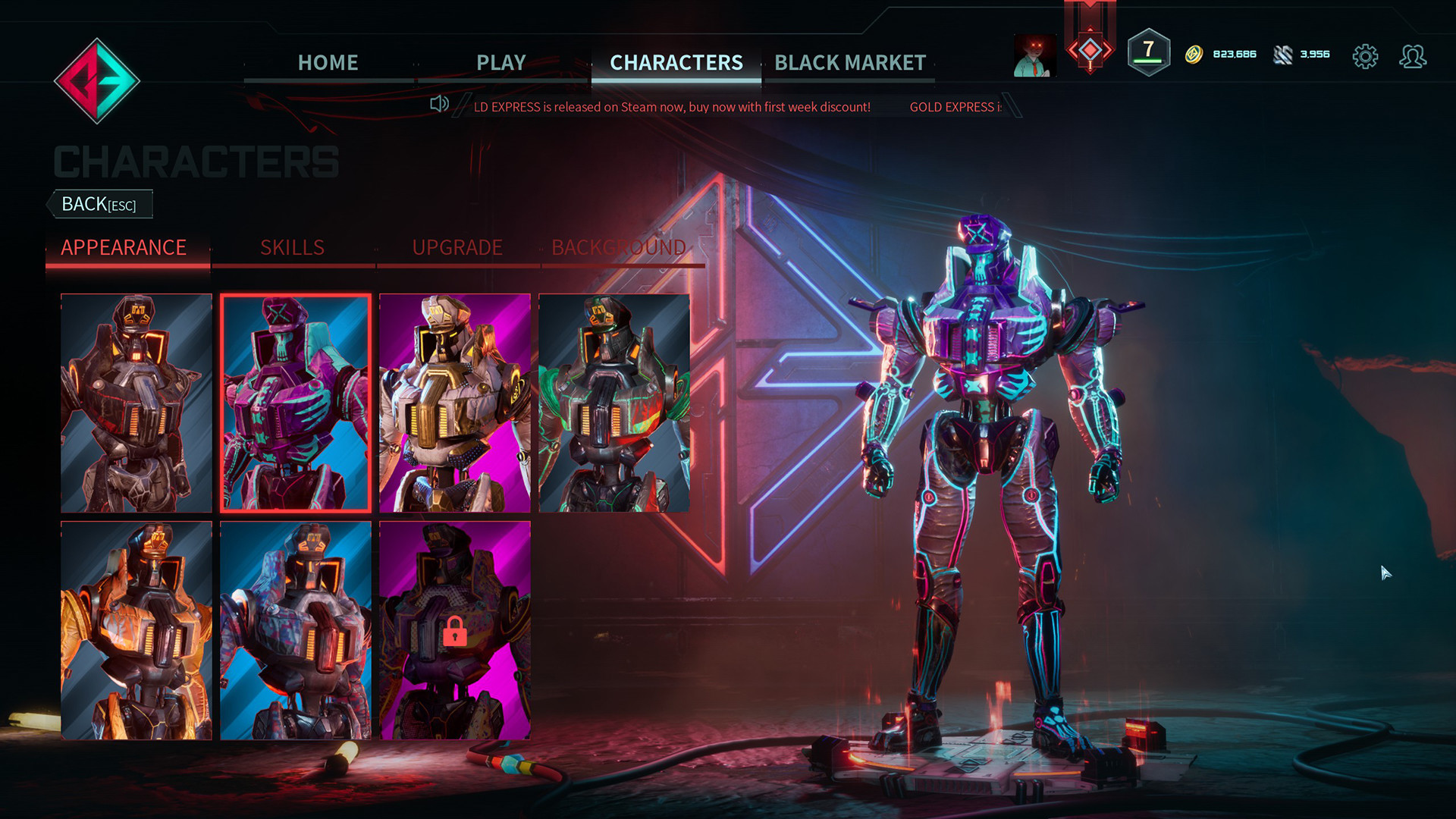
Task: Toggle the speaker announcement icon
Action: [439, 104]
